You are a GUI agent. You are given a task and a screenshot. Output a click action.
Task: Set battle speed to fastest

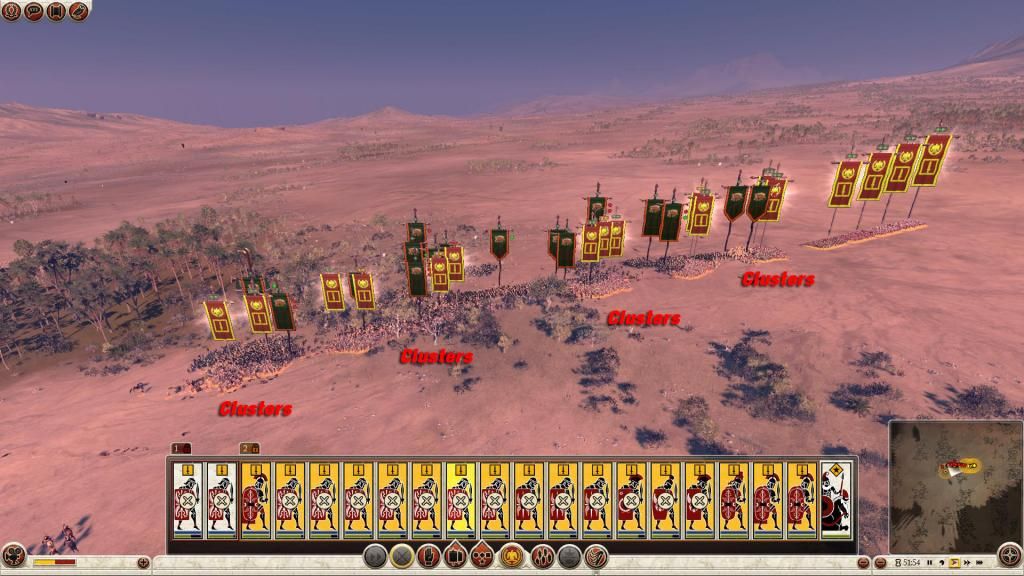978,562
